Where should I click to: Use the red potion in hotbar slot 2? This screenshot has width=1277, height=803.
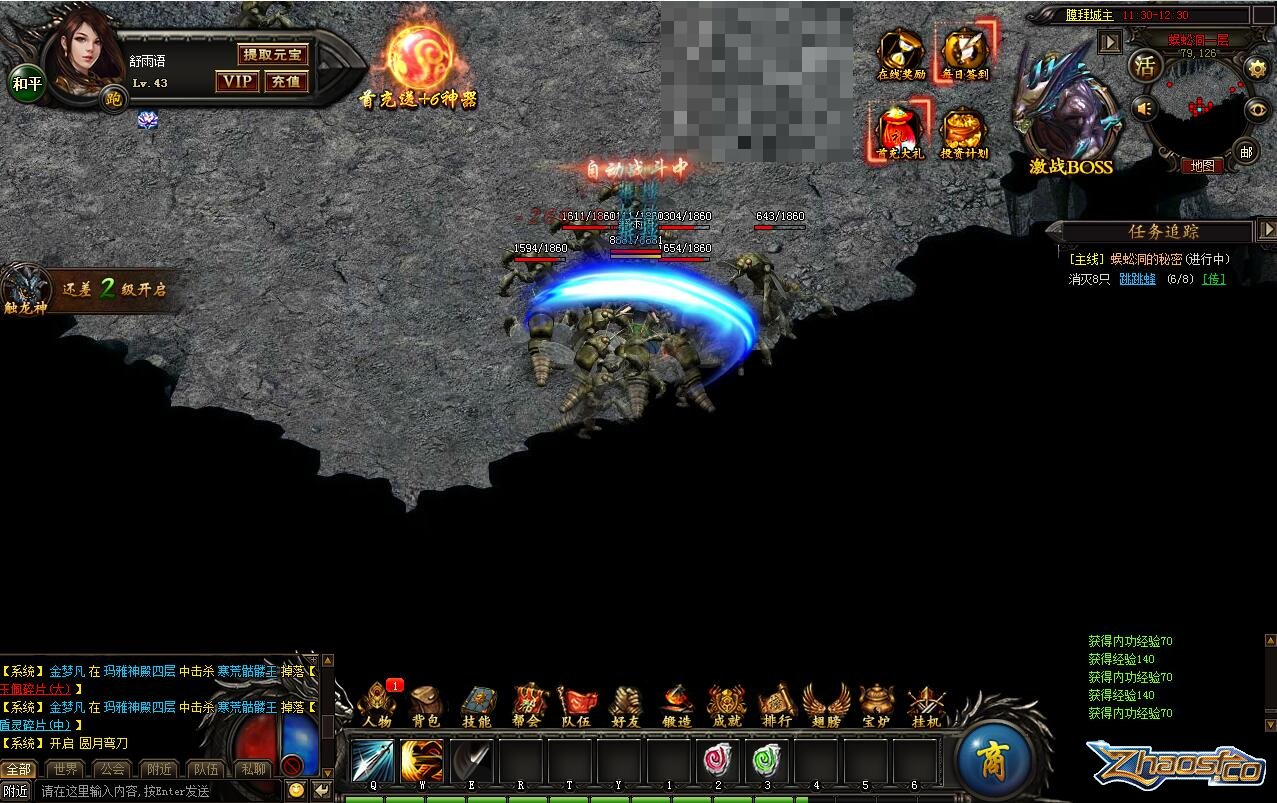[x=718, y=761]
